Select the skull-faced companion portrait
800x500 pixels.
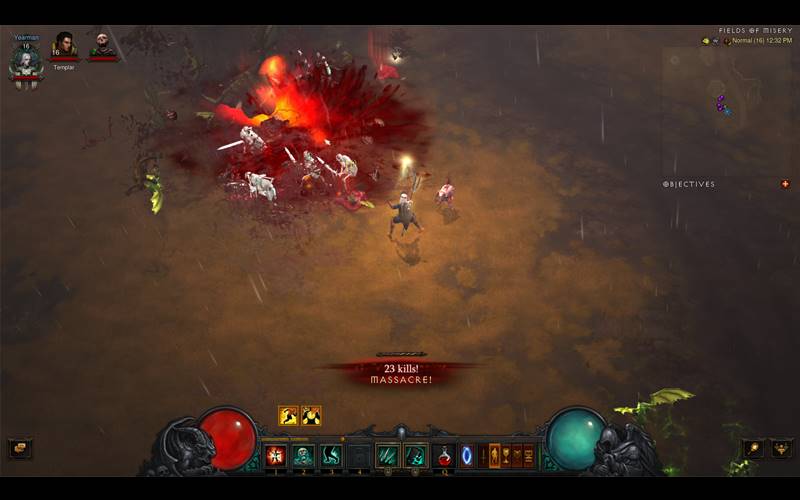(102, 45)
